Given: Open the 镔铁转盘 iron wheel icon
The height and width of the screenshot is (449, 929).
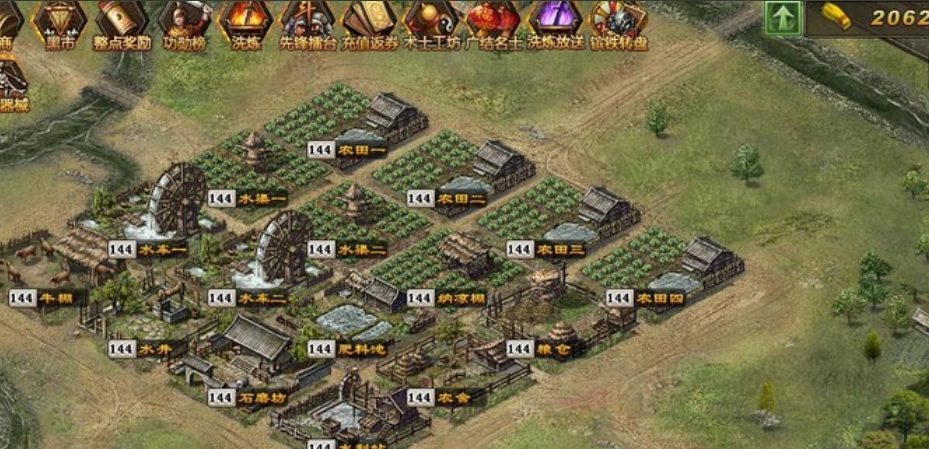Looking at the screenshot, I should 619,23.
